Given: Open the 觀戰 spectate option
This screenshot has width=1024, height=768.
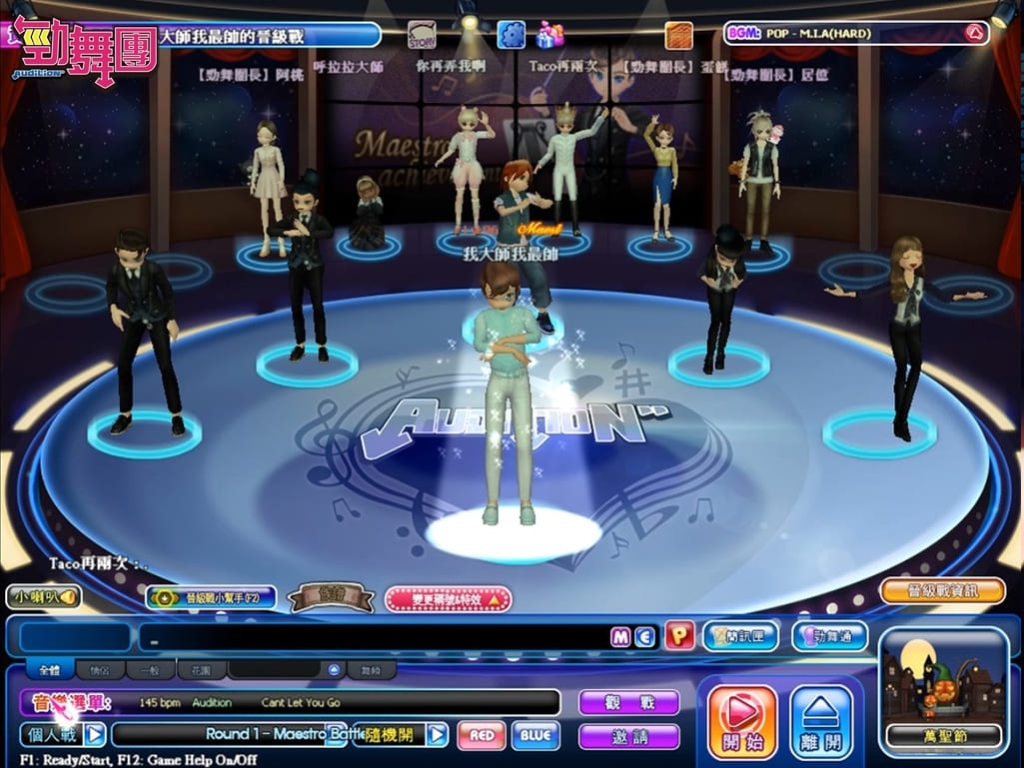Looking at the screenshot, I should (628, 702).
